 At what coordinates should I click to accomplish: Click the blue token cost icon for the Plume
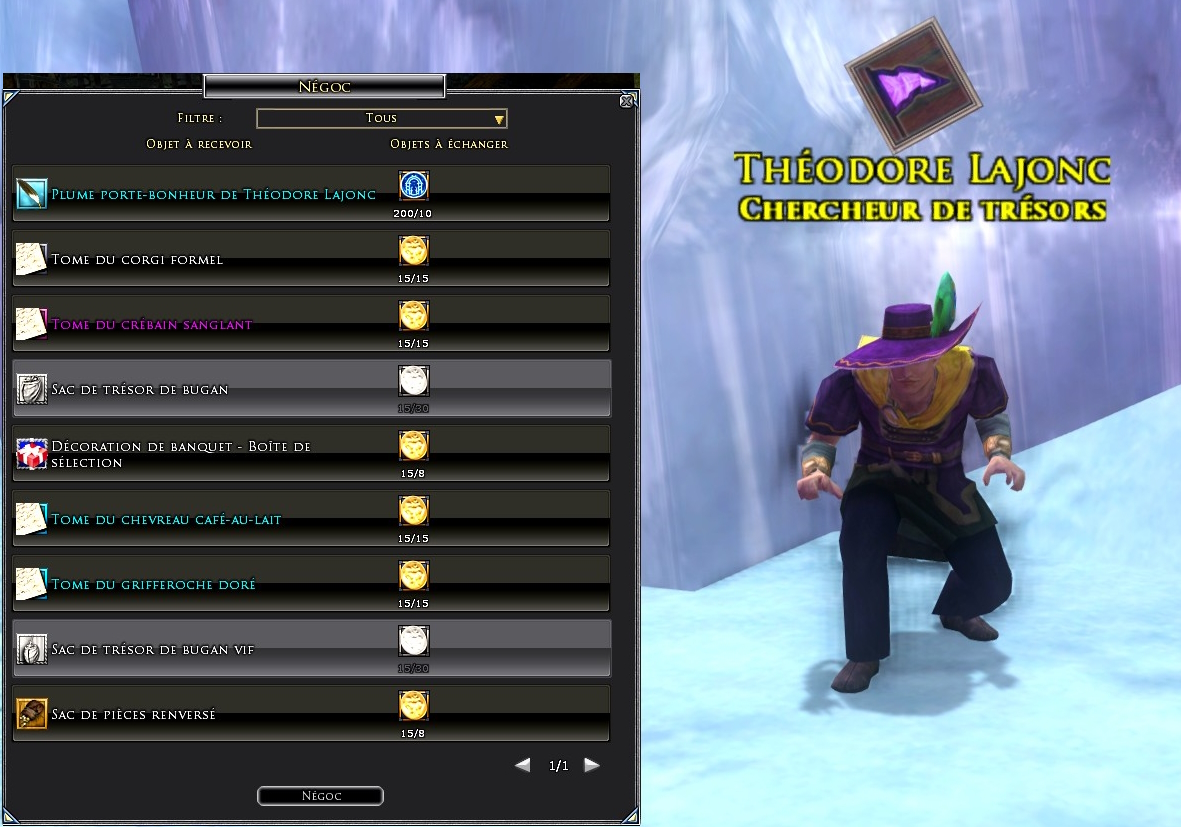pos(413,186)
